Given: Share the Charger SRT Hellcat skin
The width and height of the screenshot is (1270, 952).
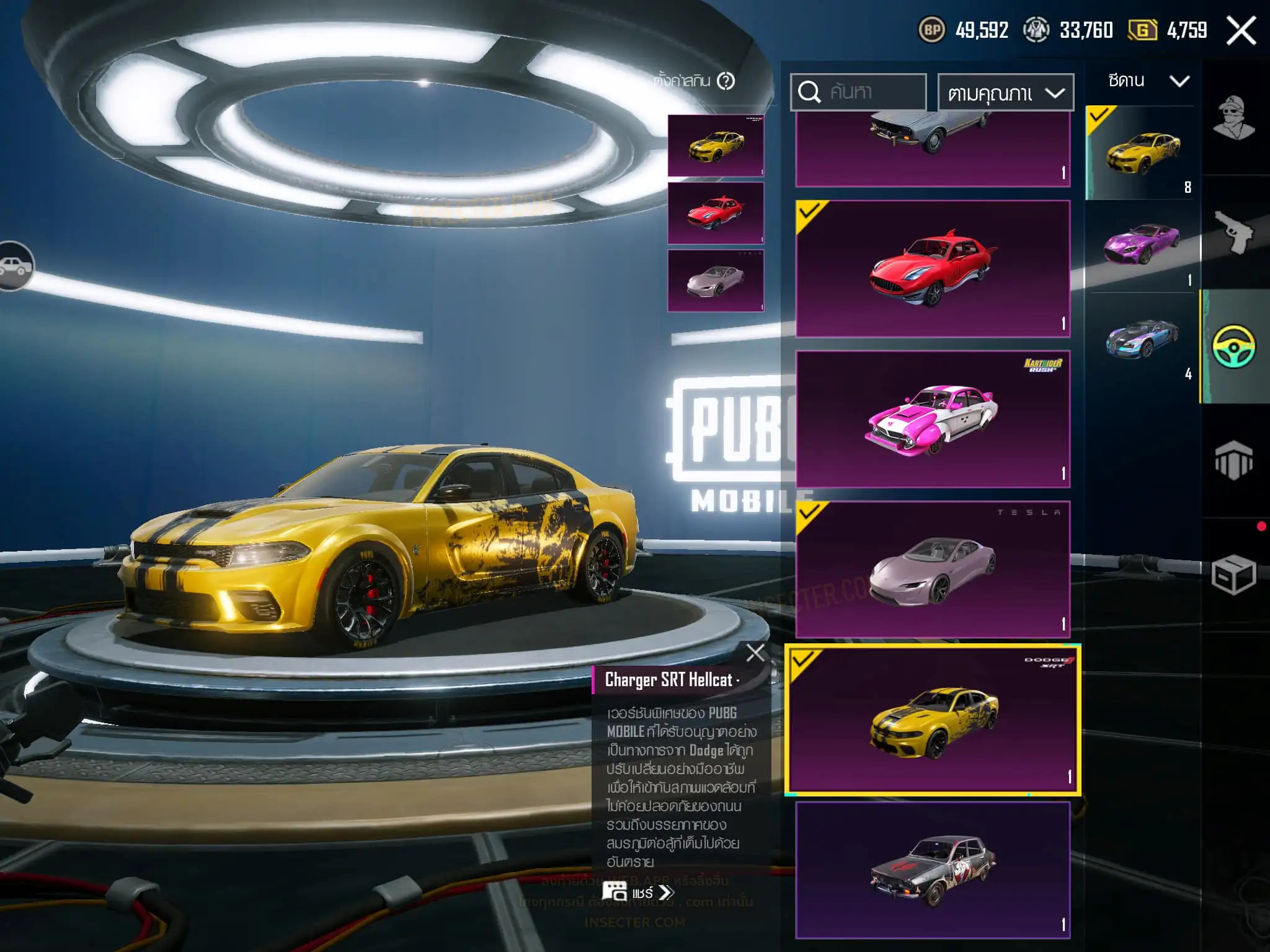Looking at the screenshot, I should (639, 892).
